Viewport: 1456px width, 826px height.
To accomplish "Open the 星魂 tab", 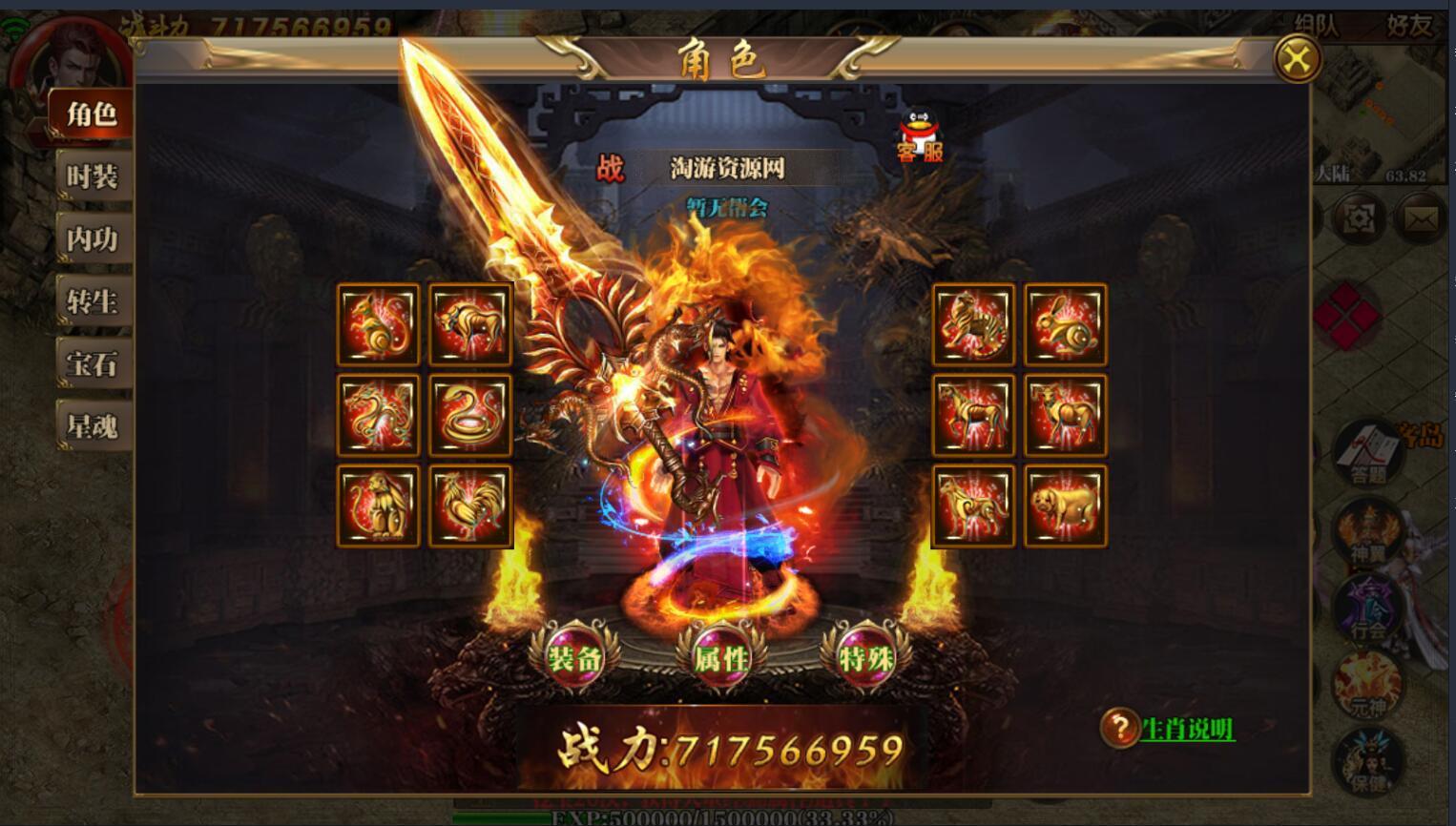I will (93, 425).
